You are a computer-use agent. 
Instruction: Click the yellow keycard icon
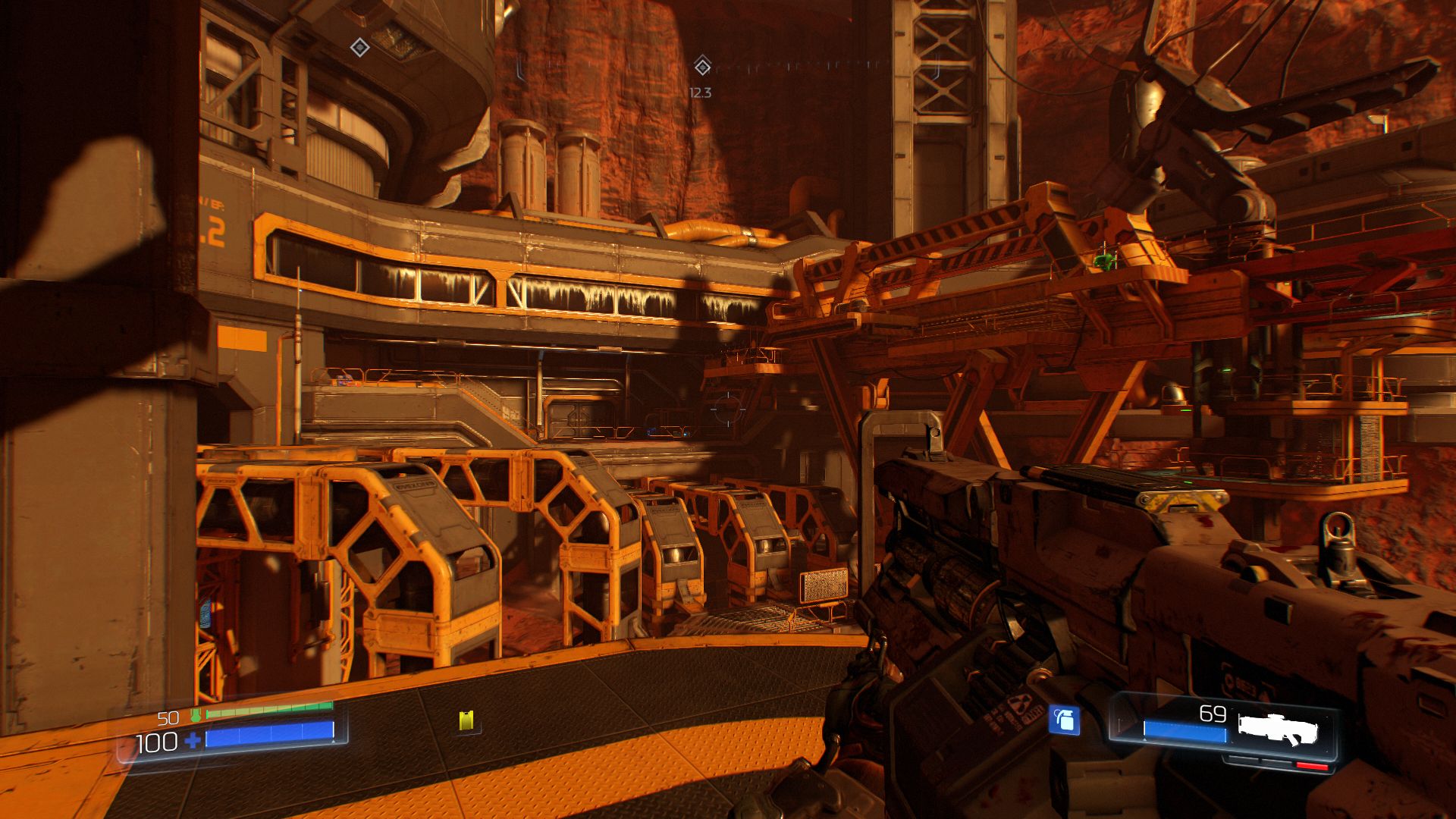pos(466,720)
